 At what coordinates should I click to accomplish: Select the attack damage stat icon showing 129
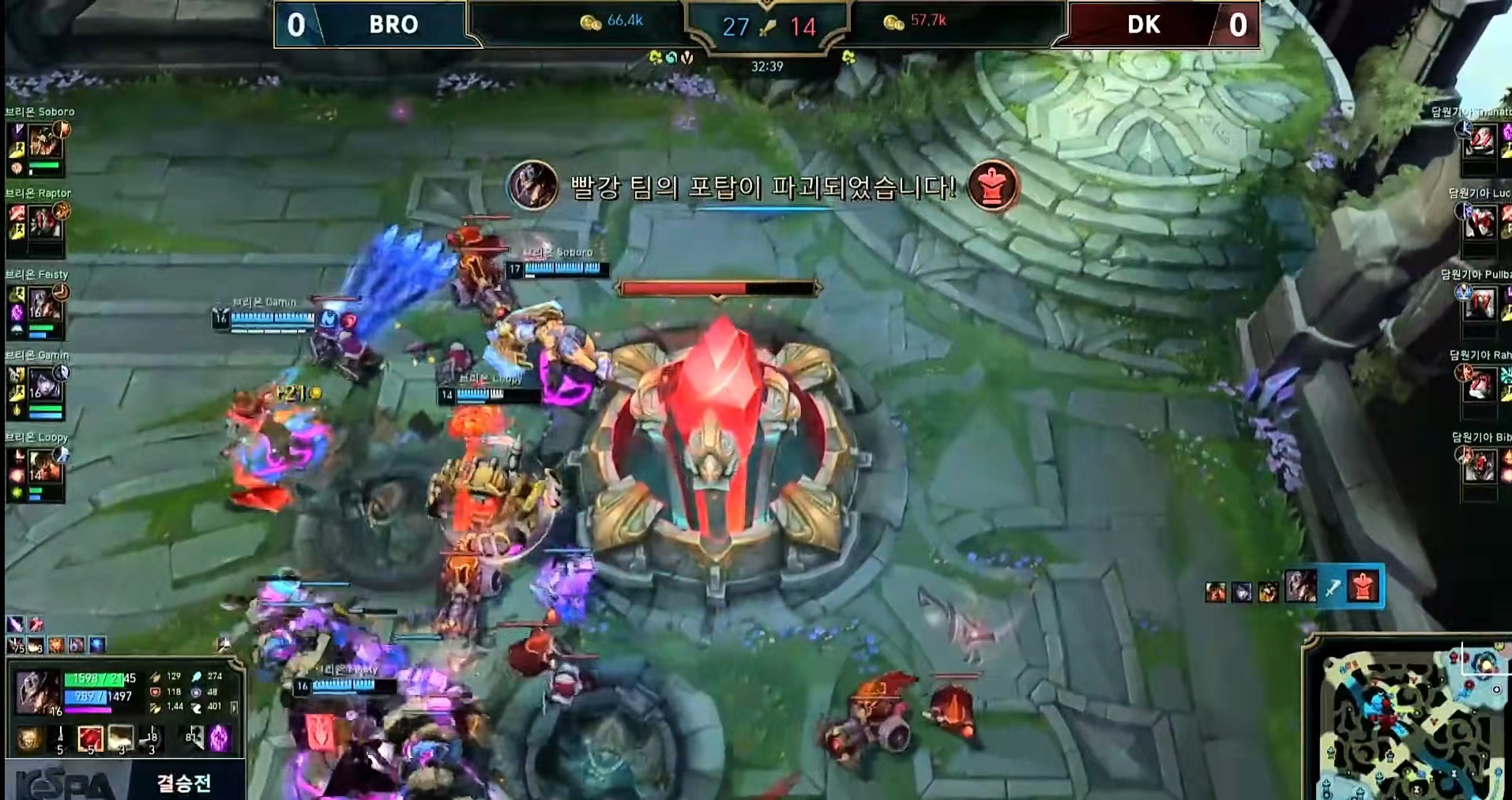click(156, 676)
